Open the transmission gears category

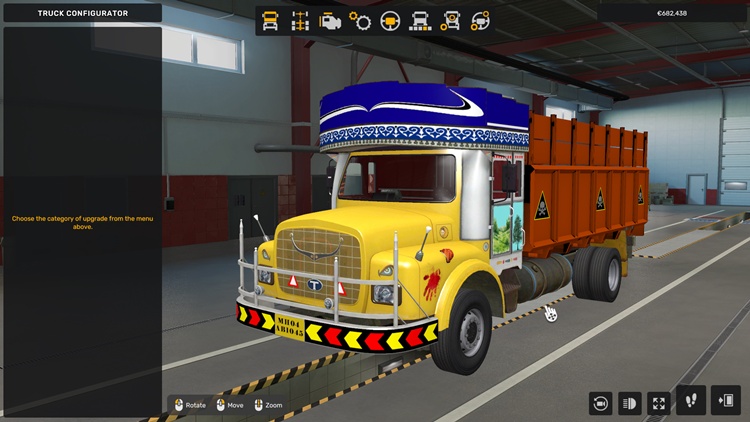click(360, 20)
